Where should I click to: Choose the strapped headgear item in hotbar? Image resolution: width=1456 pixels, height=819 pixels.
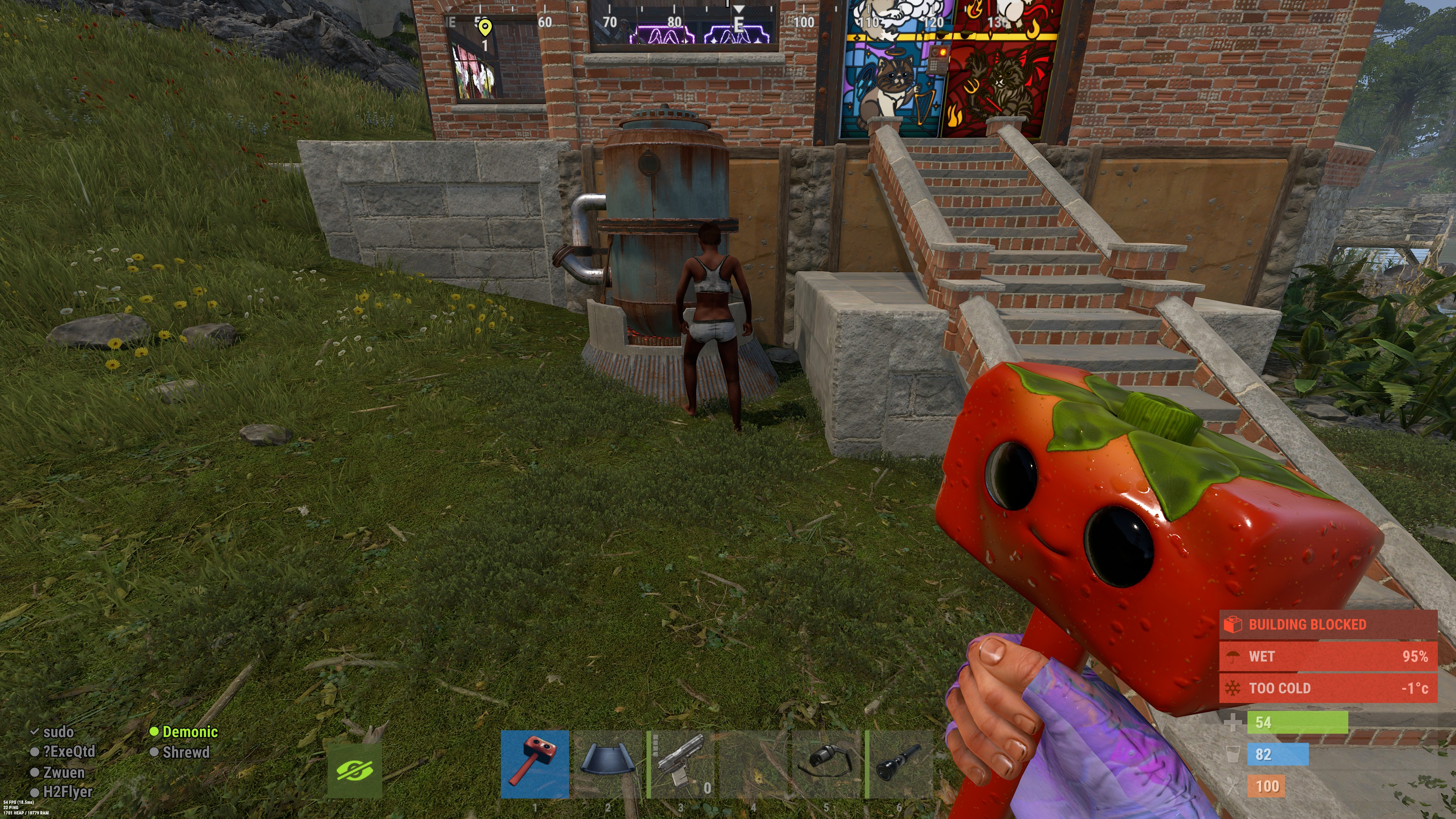[x=826, y=764]
